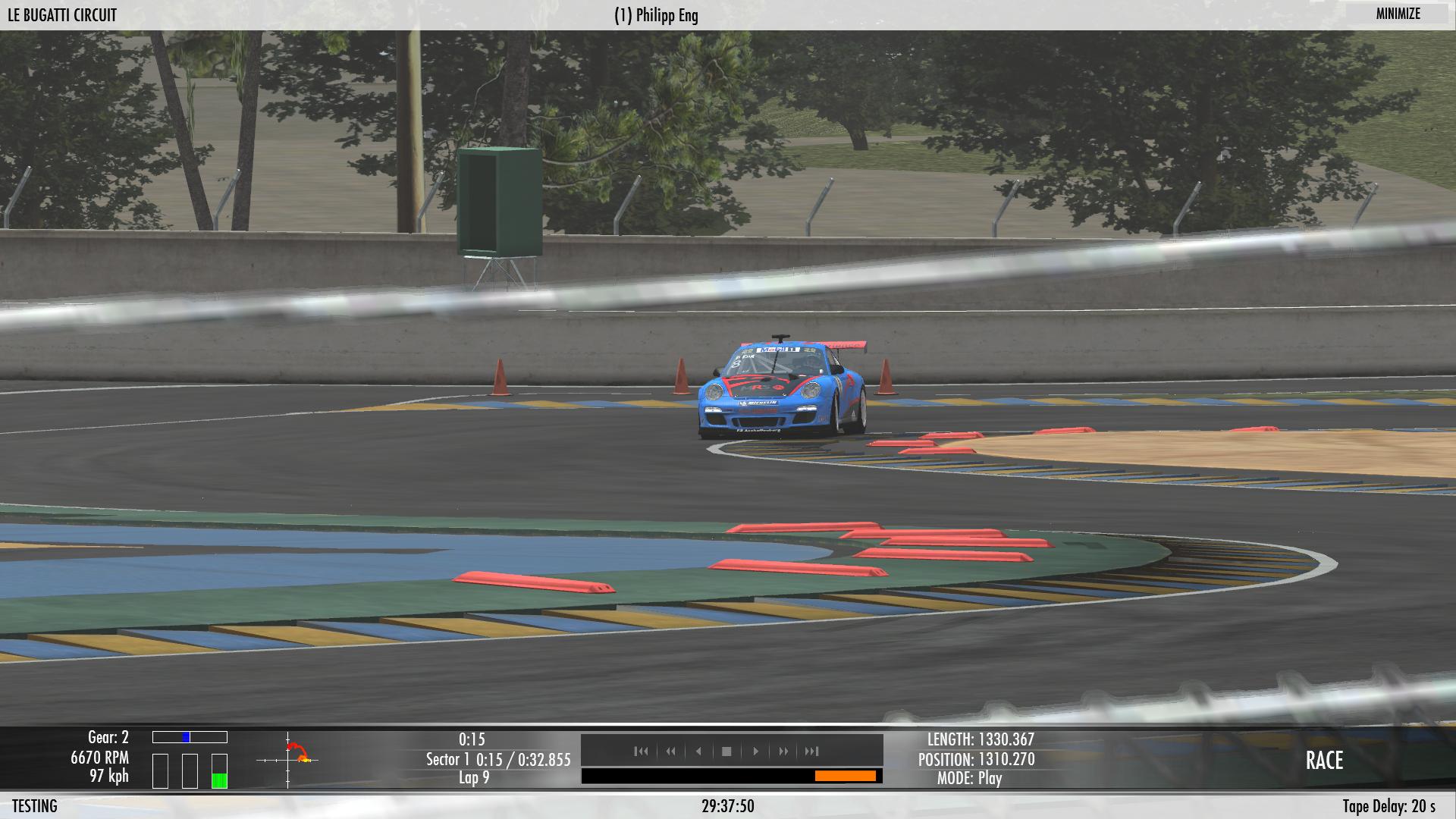Play the replay in reverse

[698, 752]
